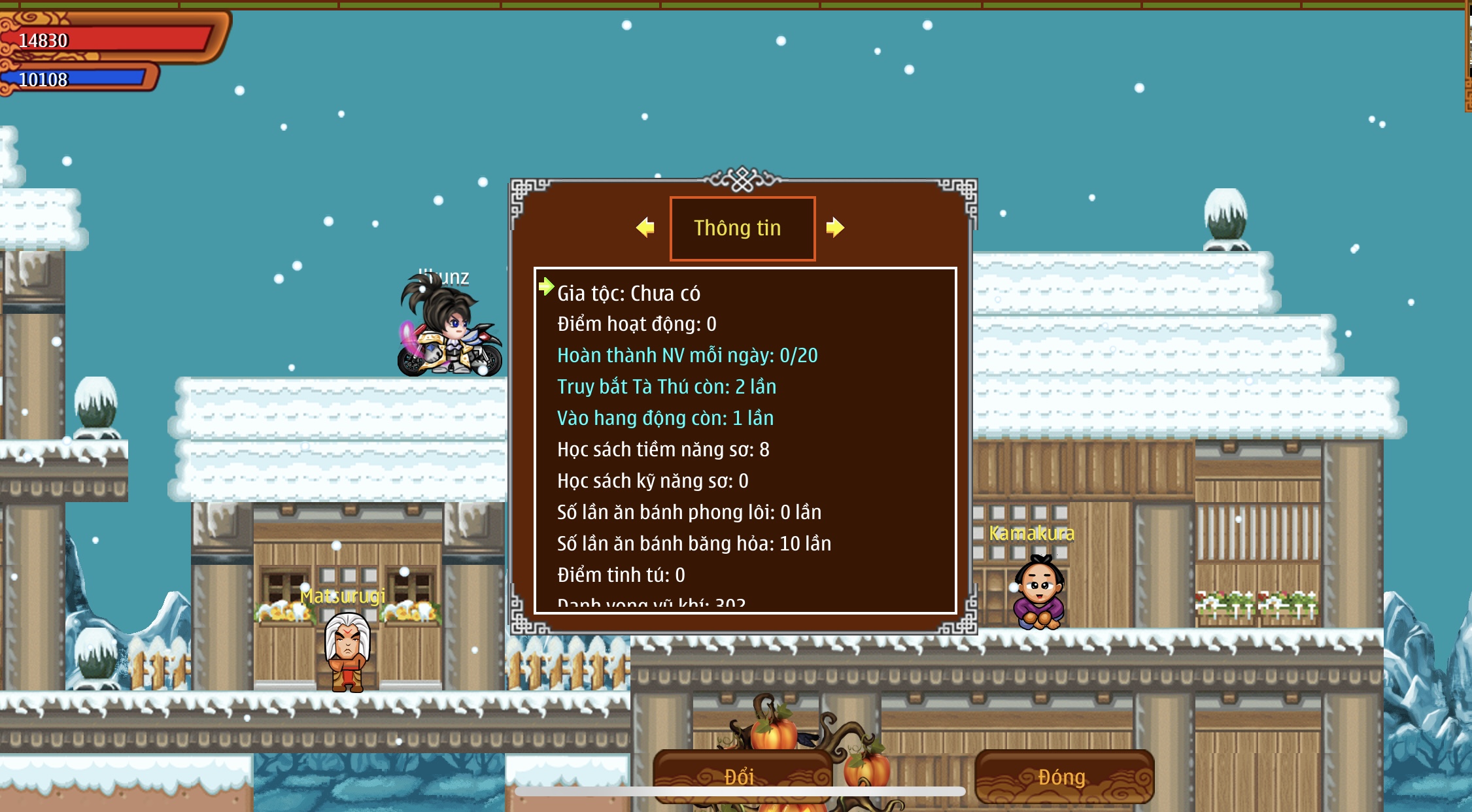
Task: Go to the next panel with right arrow
Action: (835, 228)
